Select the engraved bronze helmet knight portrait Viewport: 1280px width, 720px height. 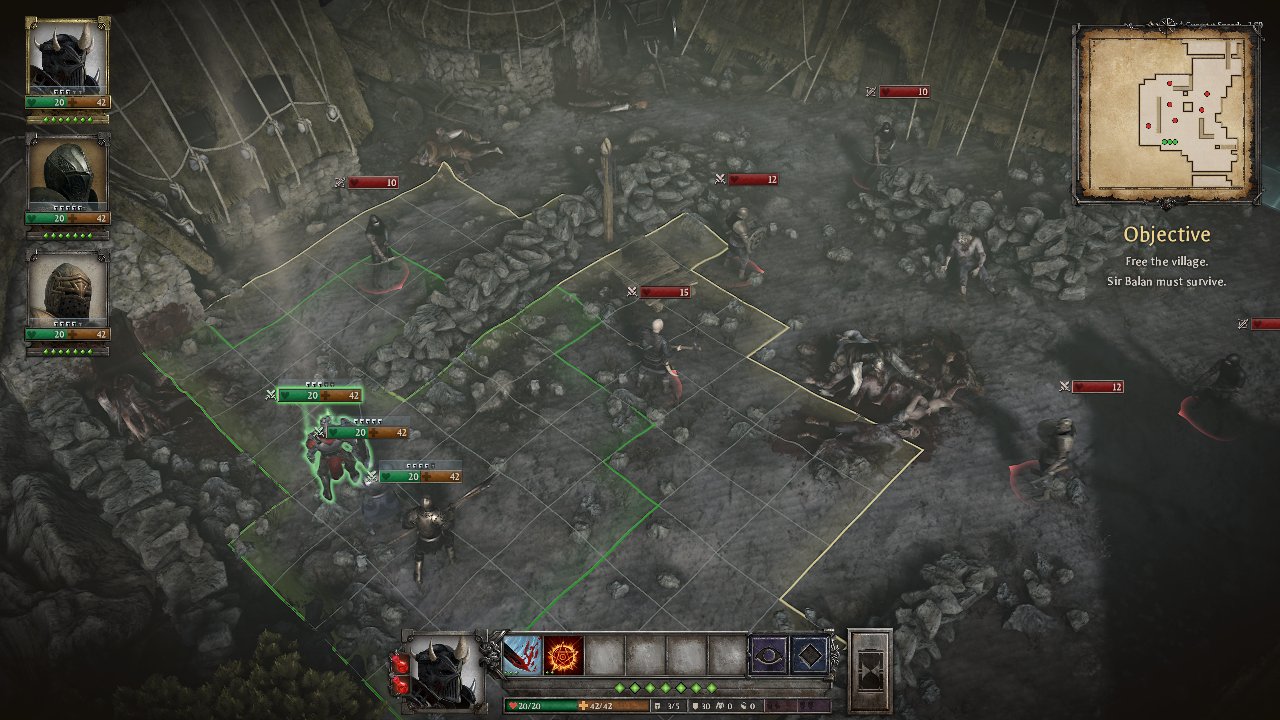[x=67, y=288]
